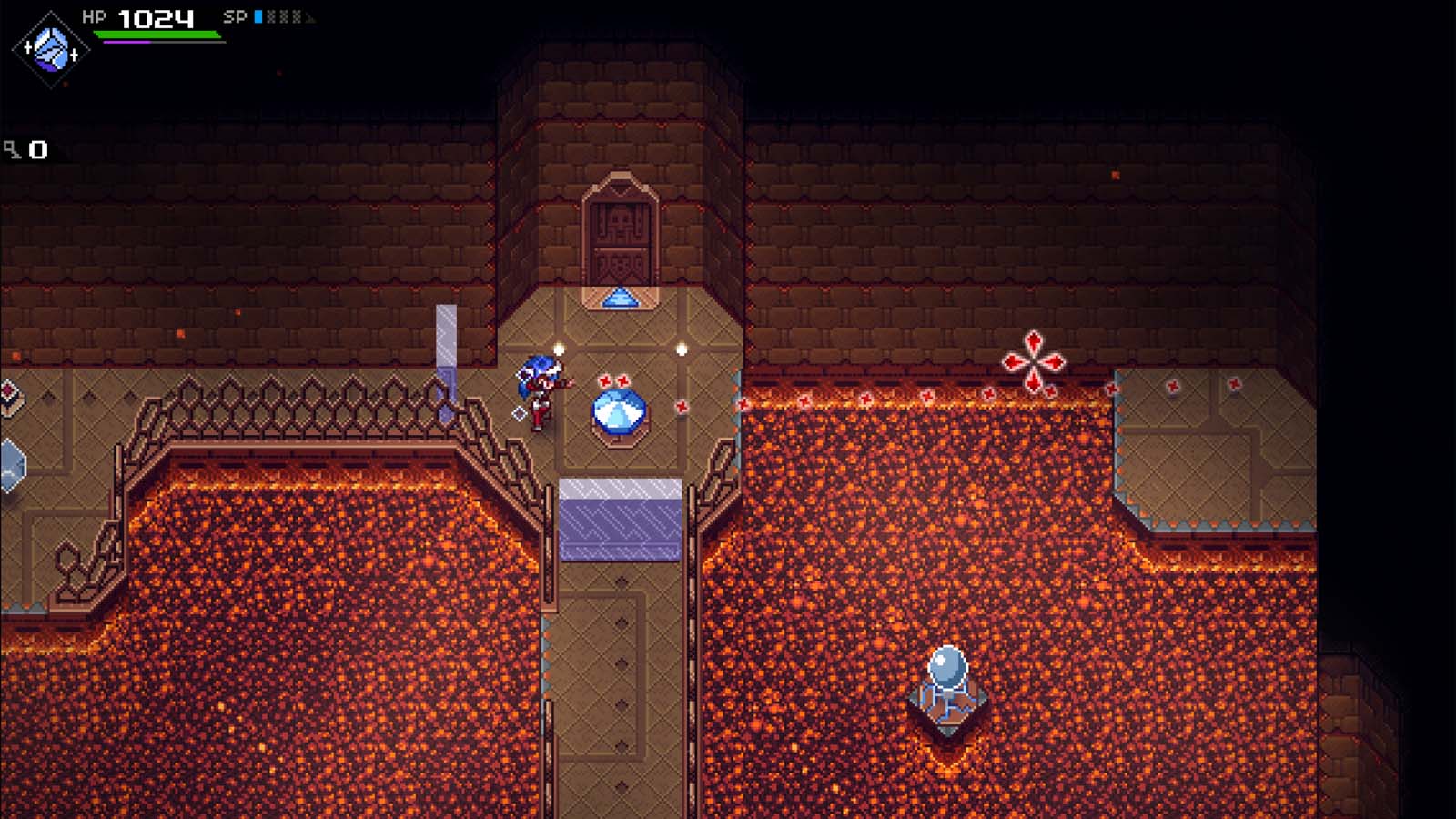
Task: Activate the cracked orb switch in the lava
Action: click(x=946, y=669)
